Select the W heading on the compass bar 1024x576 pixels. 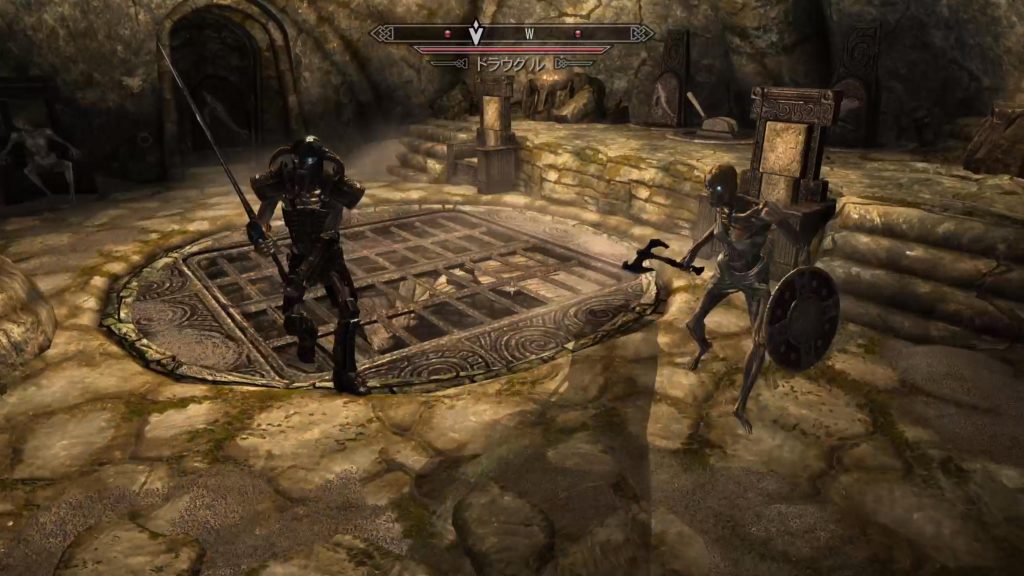529,34
